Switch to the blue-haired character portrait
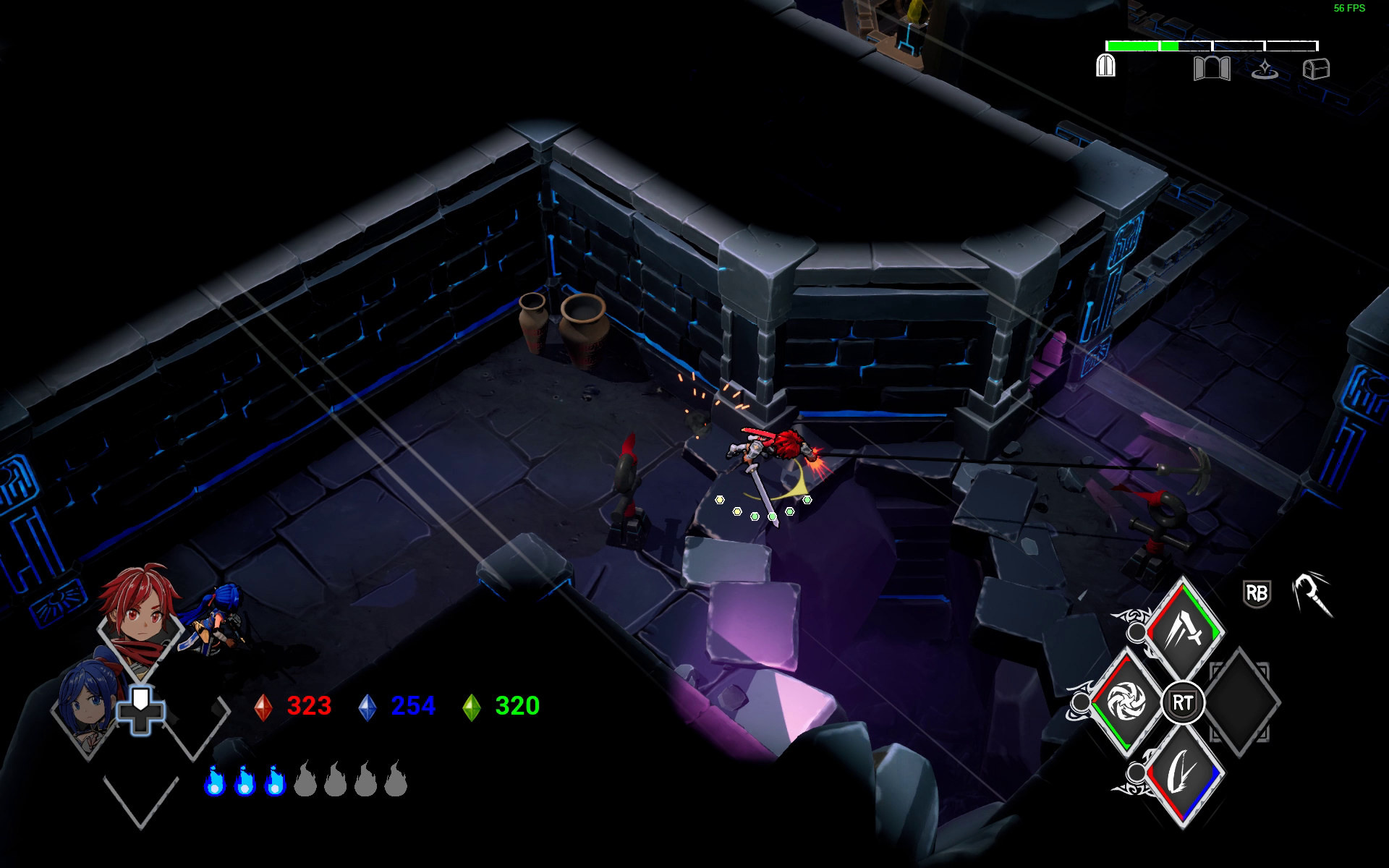The image size is (1389, 868). point(85,705)
